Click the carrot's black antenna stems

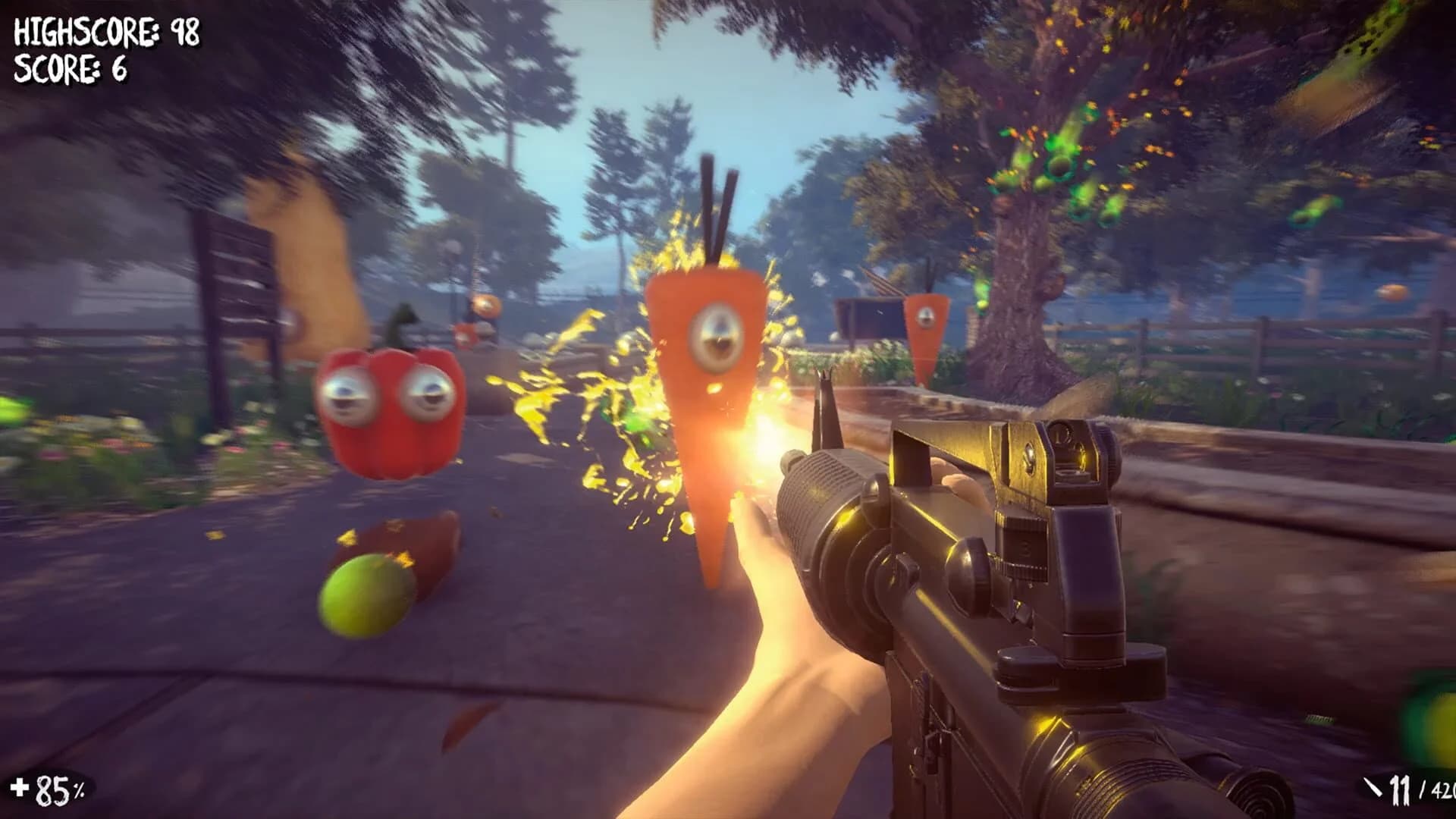[x=717, y=193]
